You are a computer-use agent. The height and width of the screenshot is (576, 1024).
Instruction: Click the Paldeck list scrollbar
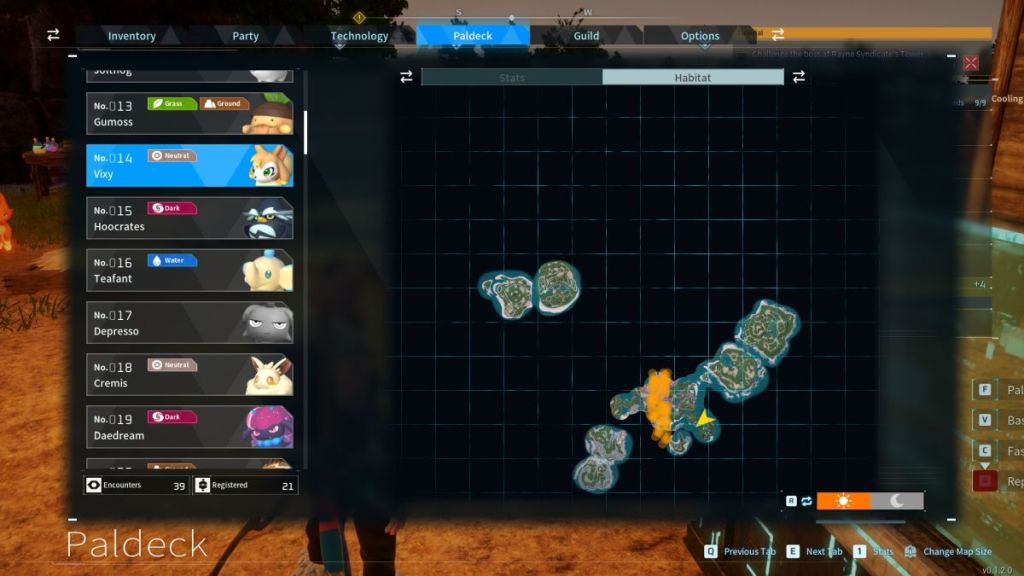click(x=305, y=131)
